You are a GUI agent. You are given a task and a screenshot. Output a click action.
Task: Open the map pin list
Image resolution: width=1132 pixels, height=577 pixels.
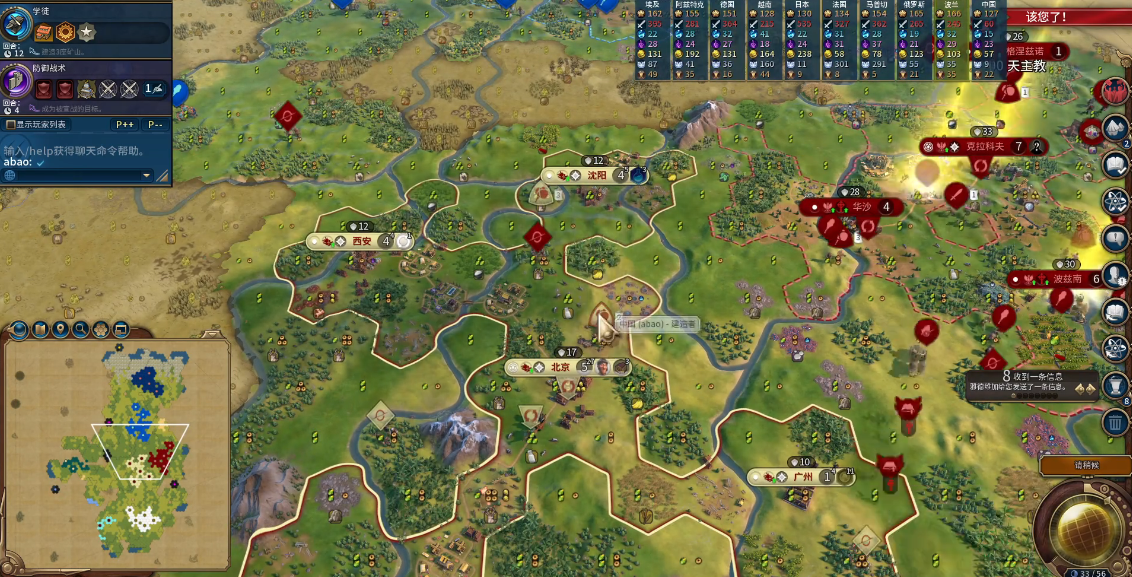pyautogui.click(x=61, y=329)
